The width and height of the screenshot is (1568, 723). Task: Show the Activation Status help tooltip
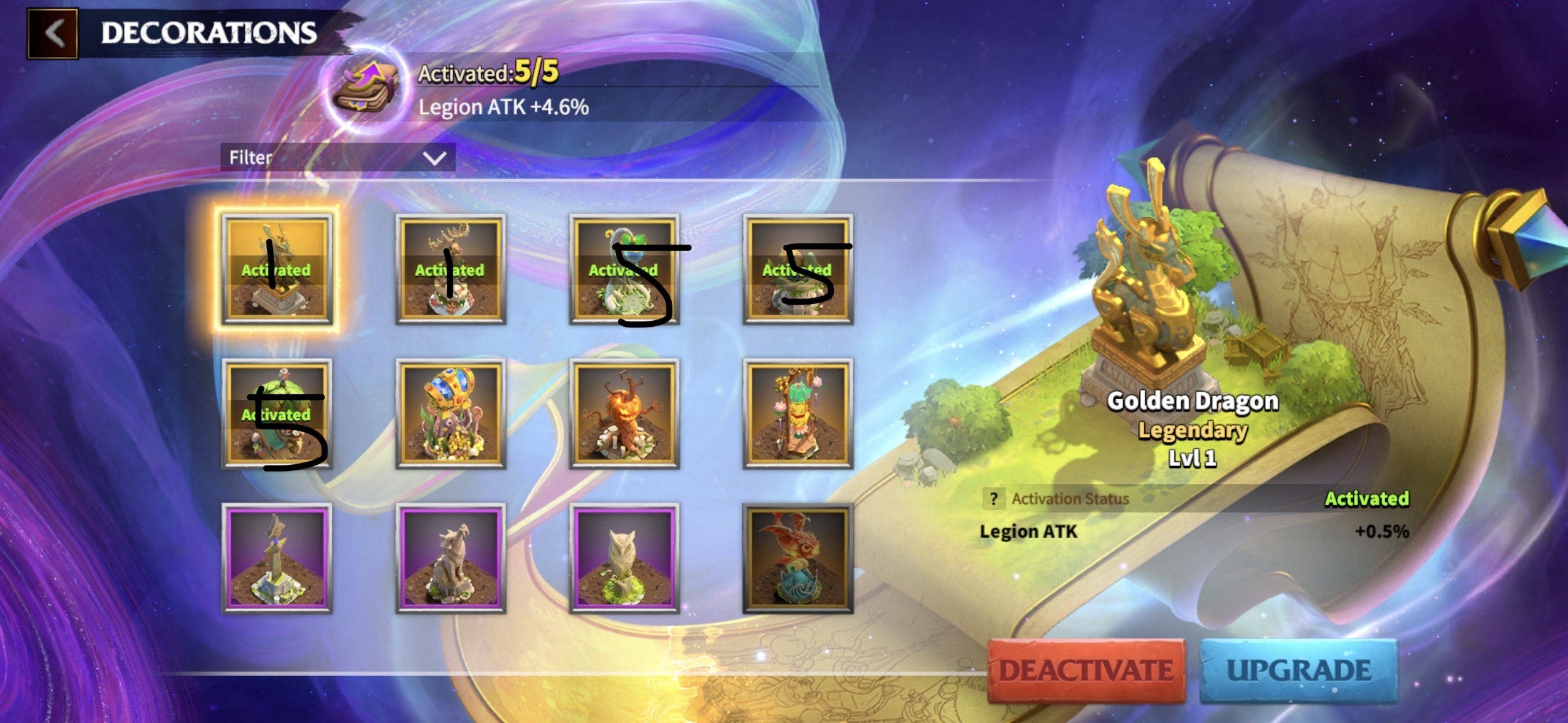tap(994, 499)
